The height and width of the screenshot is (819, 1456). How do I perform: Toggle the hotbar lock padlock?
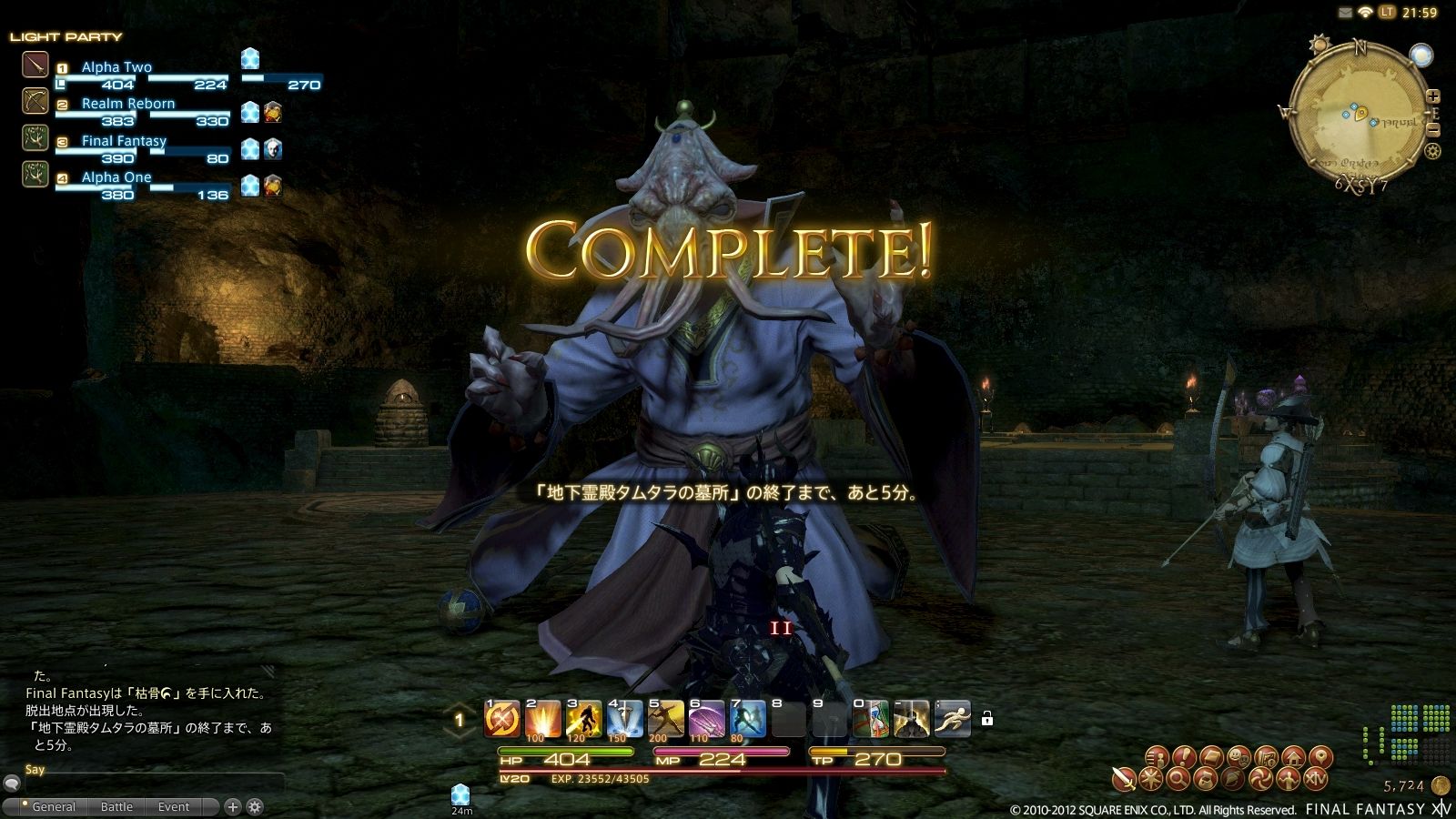point(988,719)
